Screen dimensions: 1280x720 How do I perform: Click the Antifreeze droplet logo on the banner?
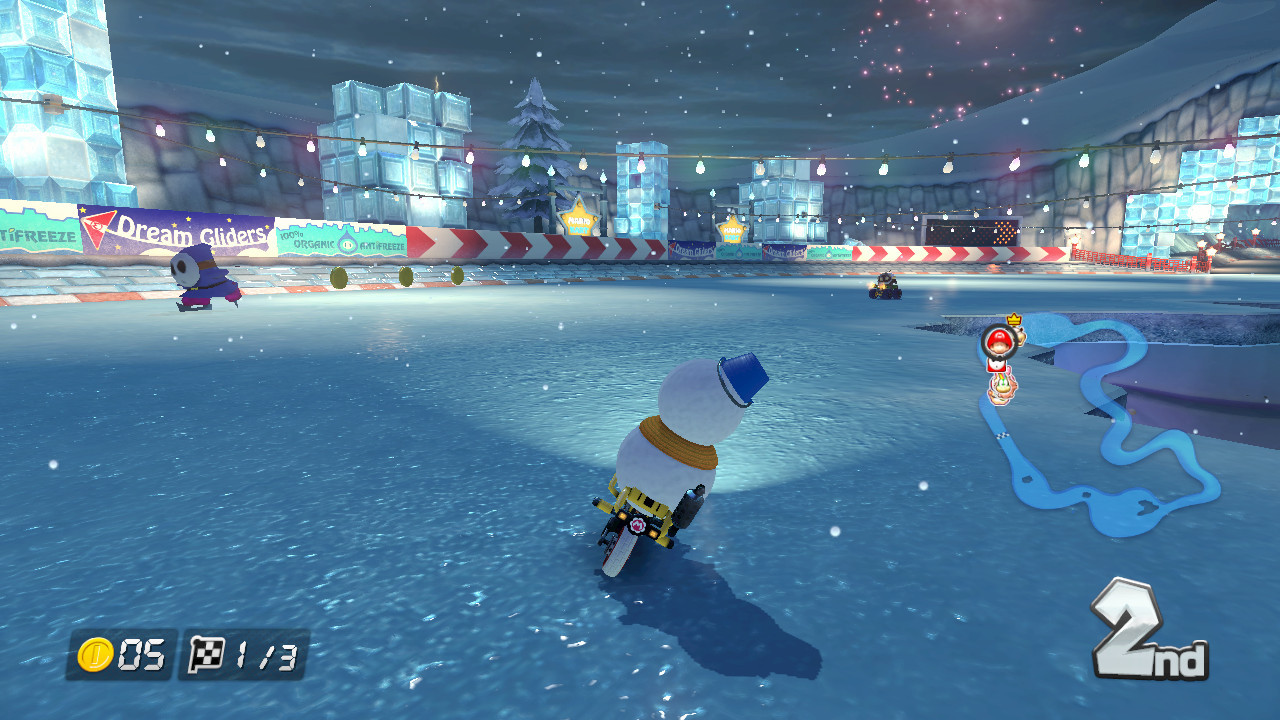tap(345, 243)
